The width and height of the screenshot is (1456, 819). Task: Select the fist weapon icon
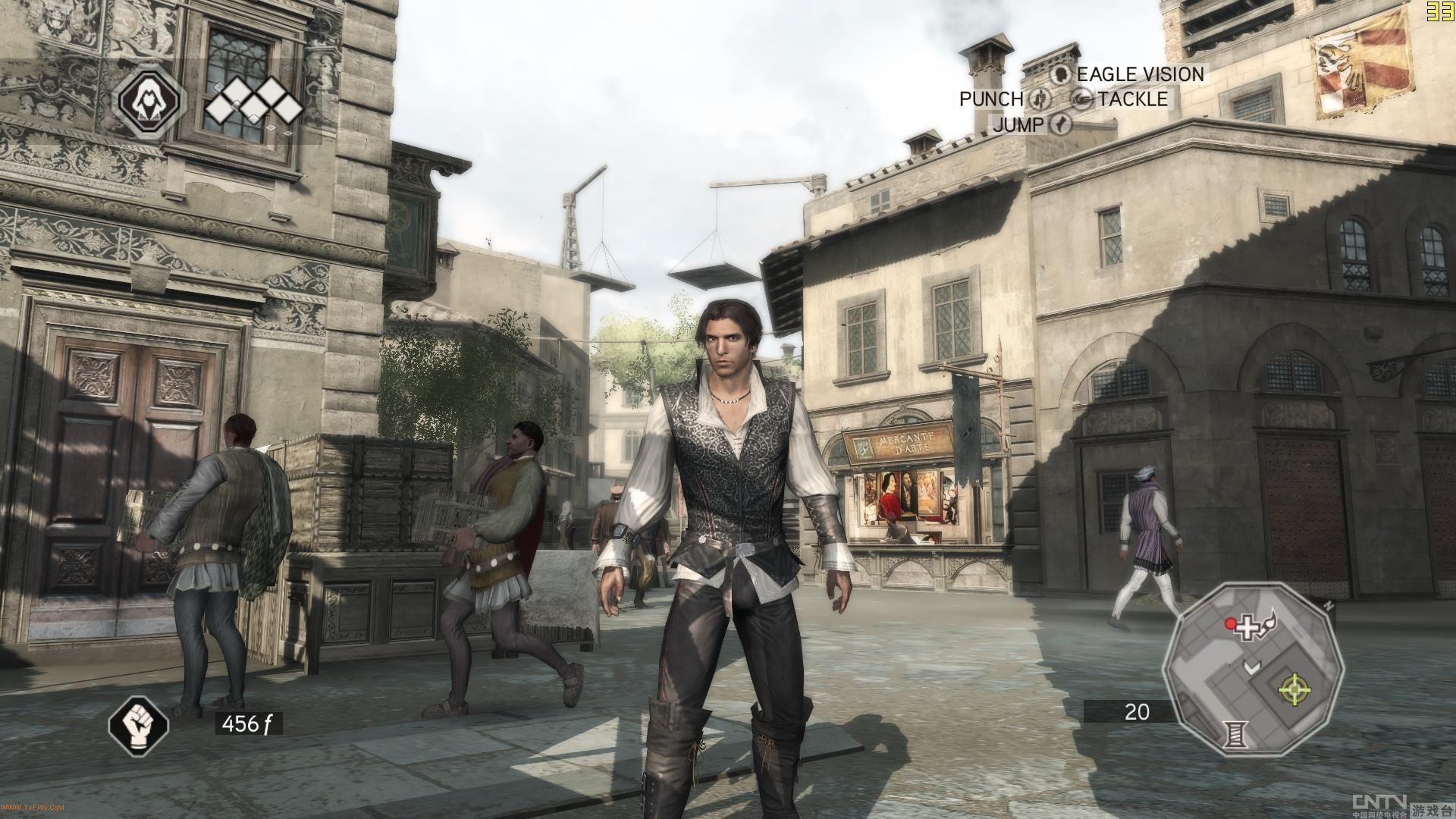[138, 723]
